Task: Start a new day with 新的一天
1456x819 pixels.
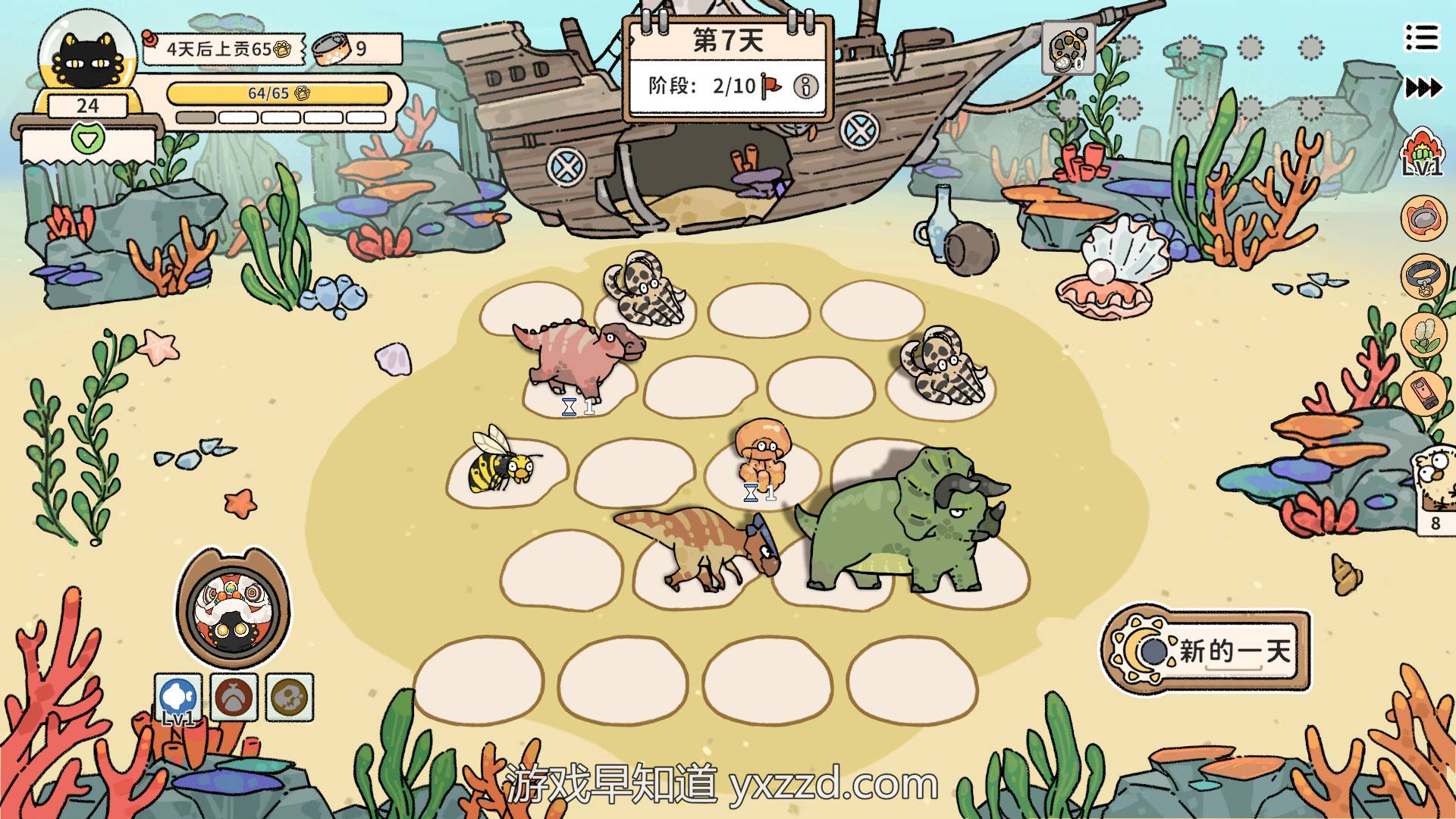Action: pos(1207,650)
